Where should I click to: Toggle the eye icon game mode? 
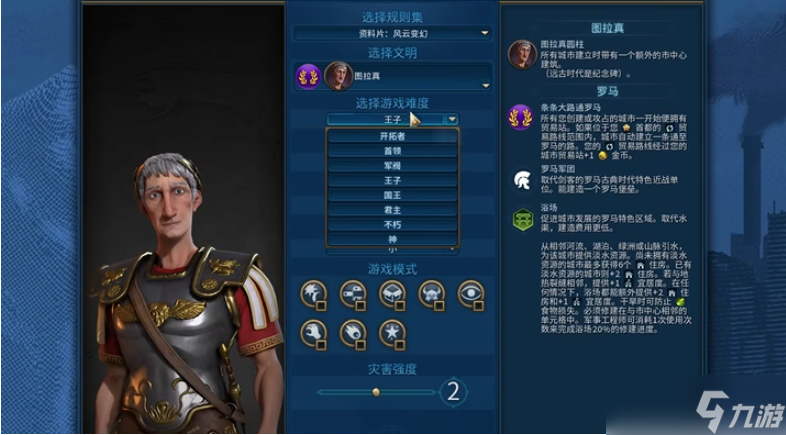(471, 293)
